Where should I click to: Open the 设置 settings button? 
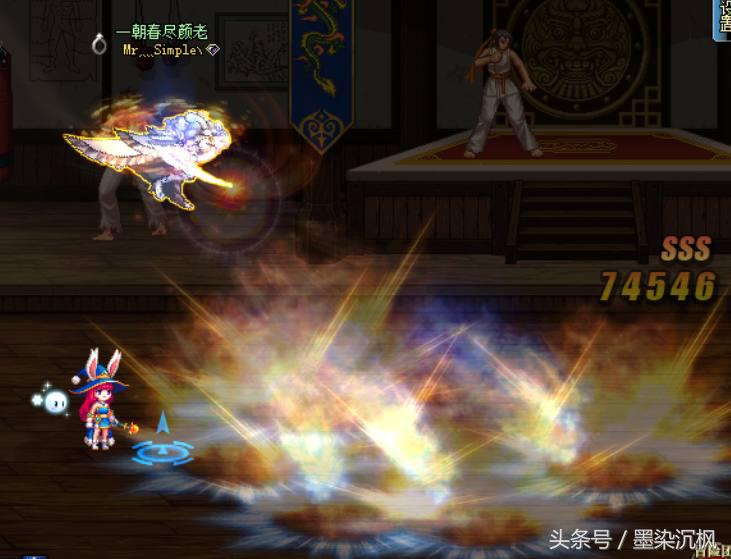[x=722, y=18]
